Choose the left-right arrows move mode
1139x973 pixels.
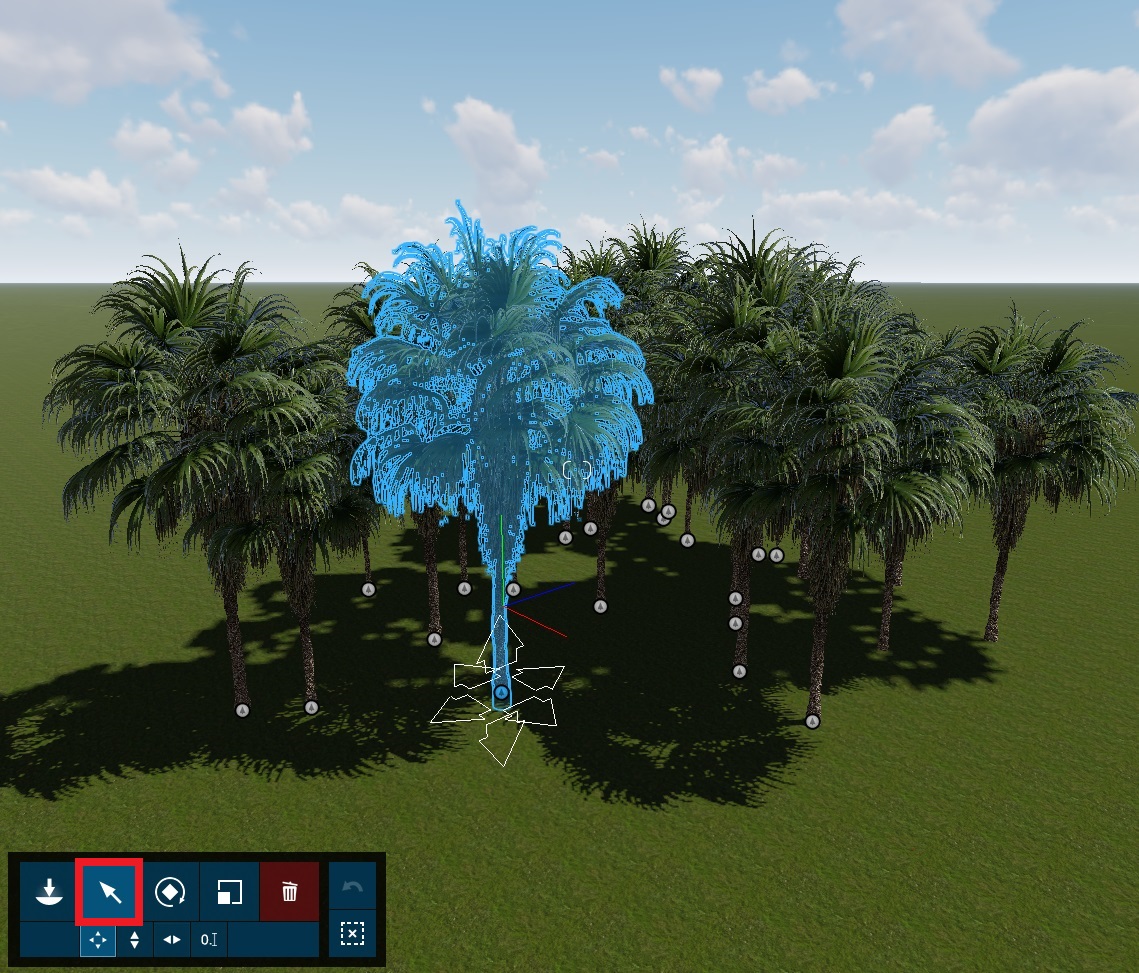[172, 940]
